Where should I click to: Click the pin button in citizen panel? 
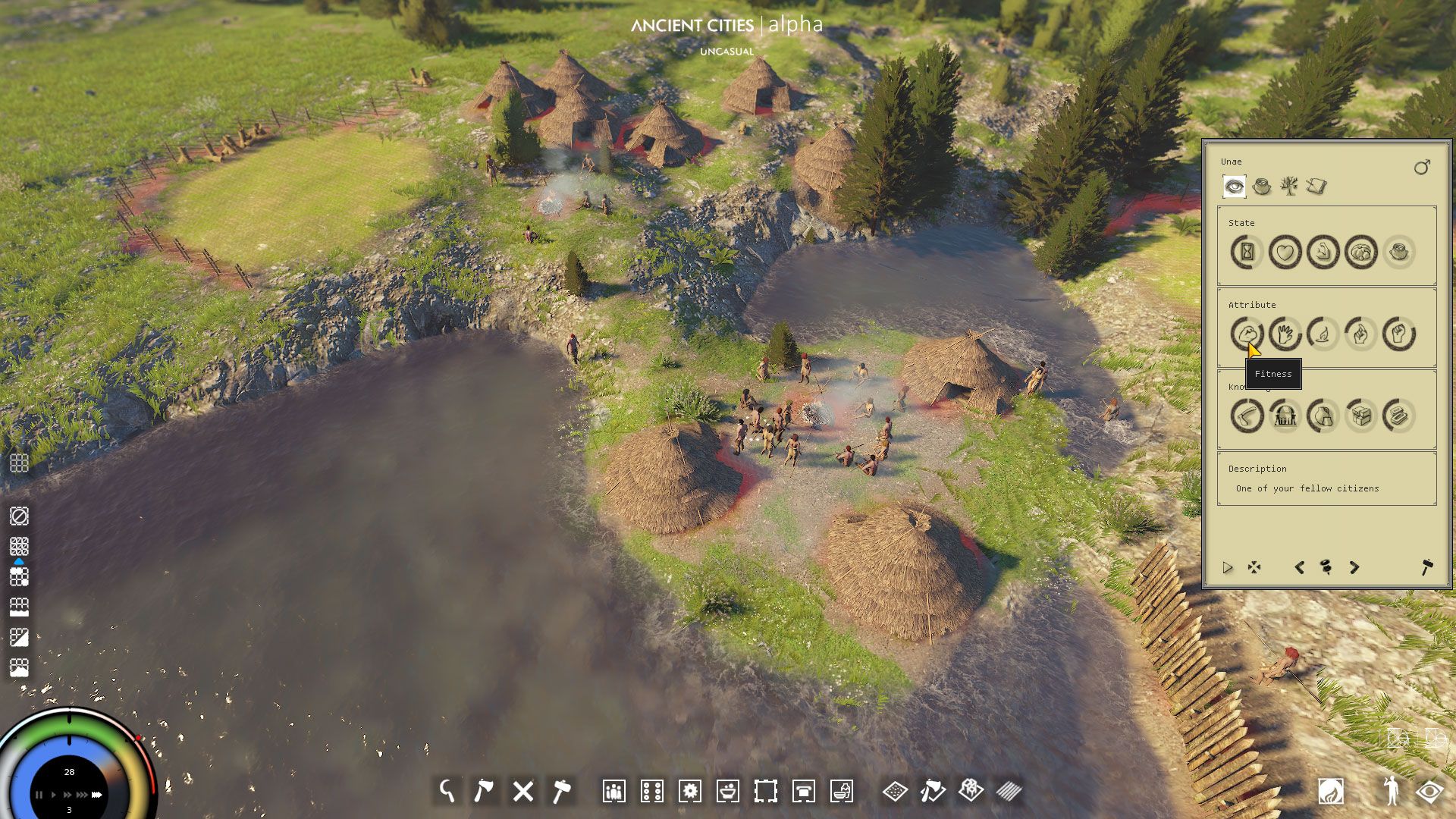[1326, 567]
